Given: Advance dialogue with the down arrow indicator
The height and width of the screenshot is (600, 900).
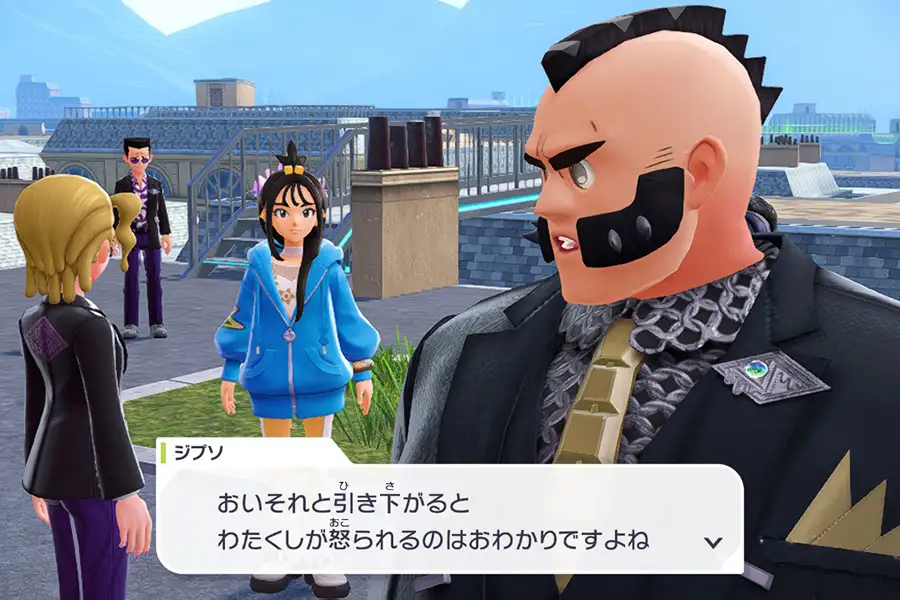Looking at the screenshot, I should [x=713, y=542].
